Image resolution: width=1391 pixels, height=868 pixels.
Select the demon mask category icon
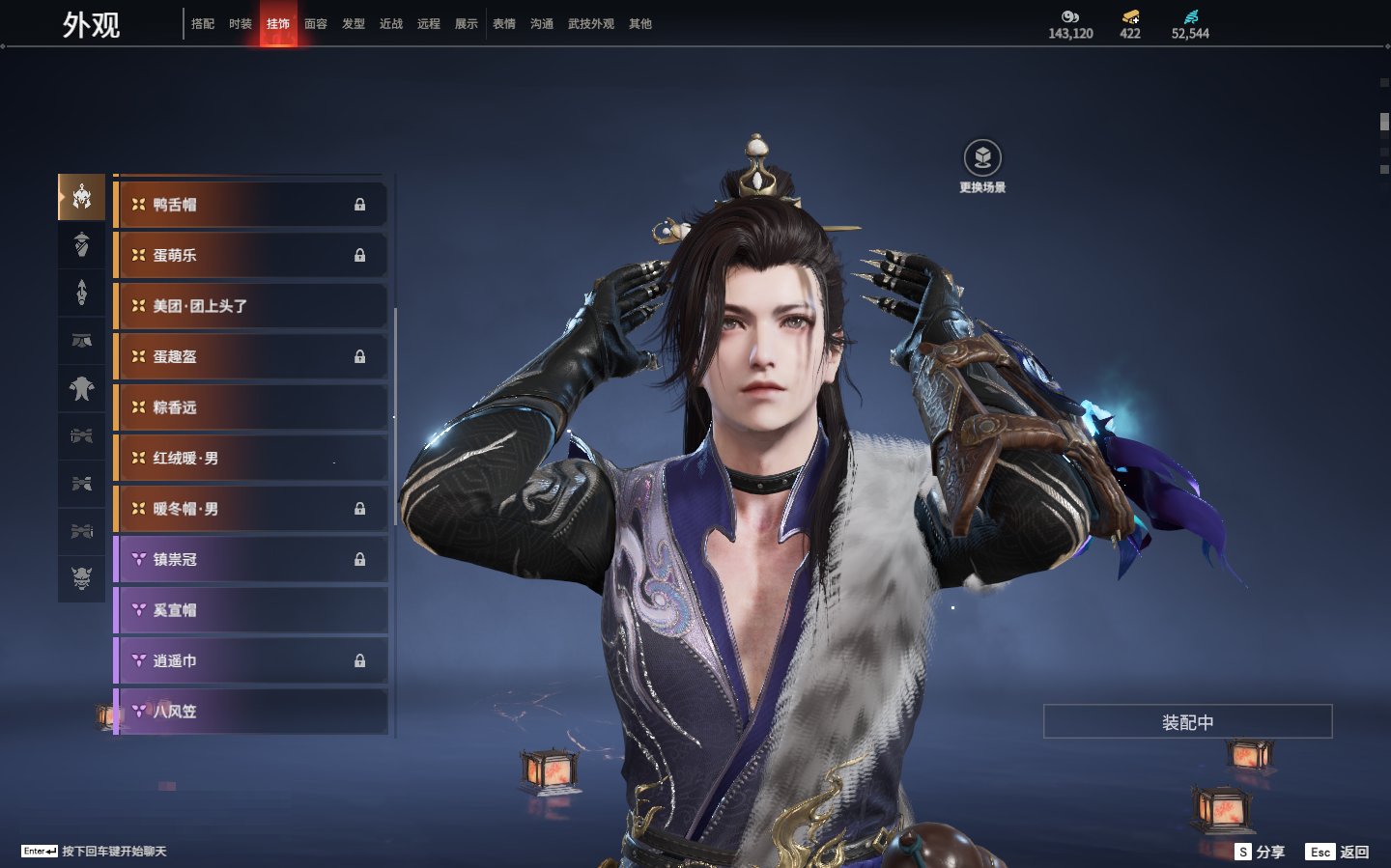click(x=82, y=579)
